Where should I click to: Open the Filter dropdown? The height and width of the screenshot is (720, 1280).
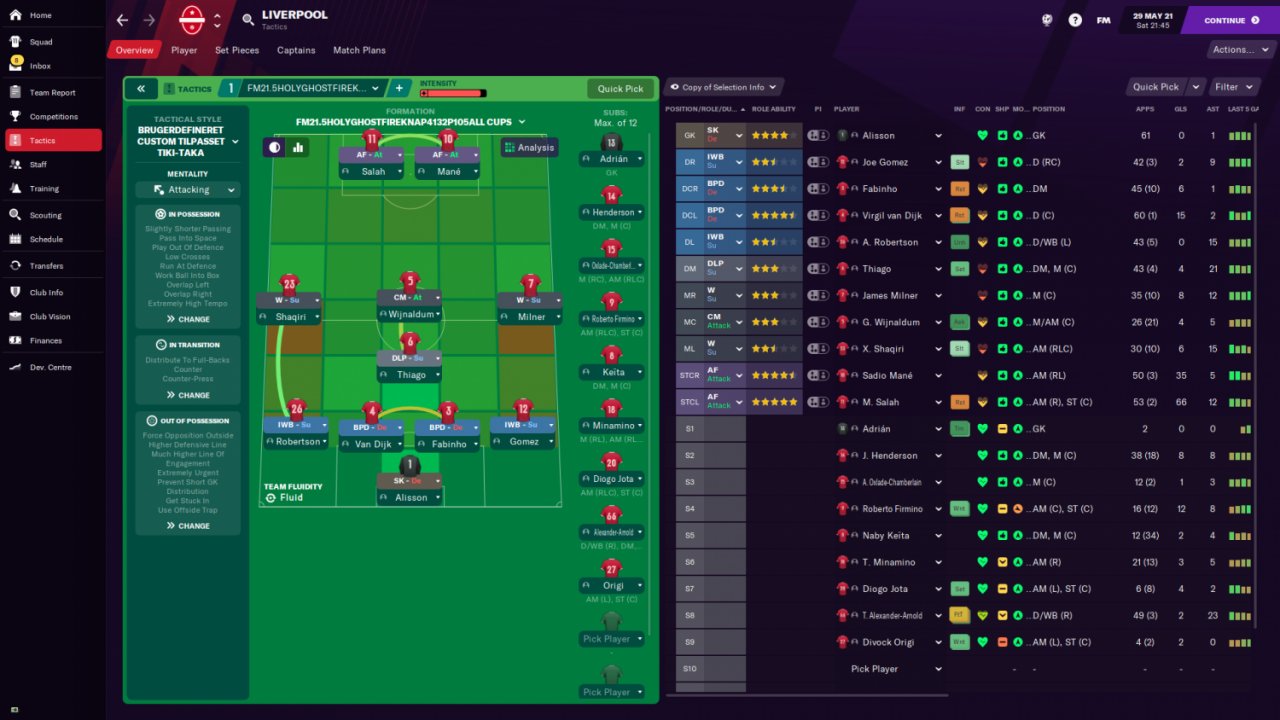point(1238,87)
